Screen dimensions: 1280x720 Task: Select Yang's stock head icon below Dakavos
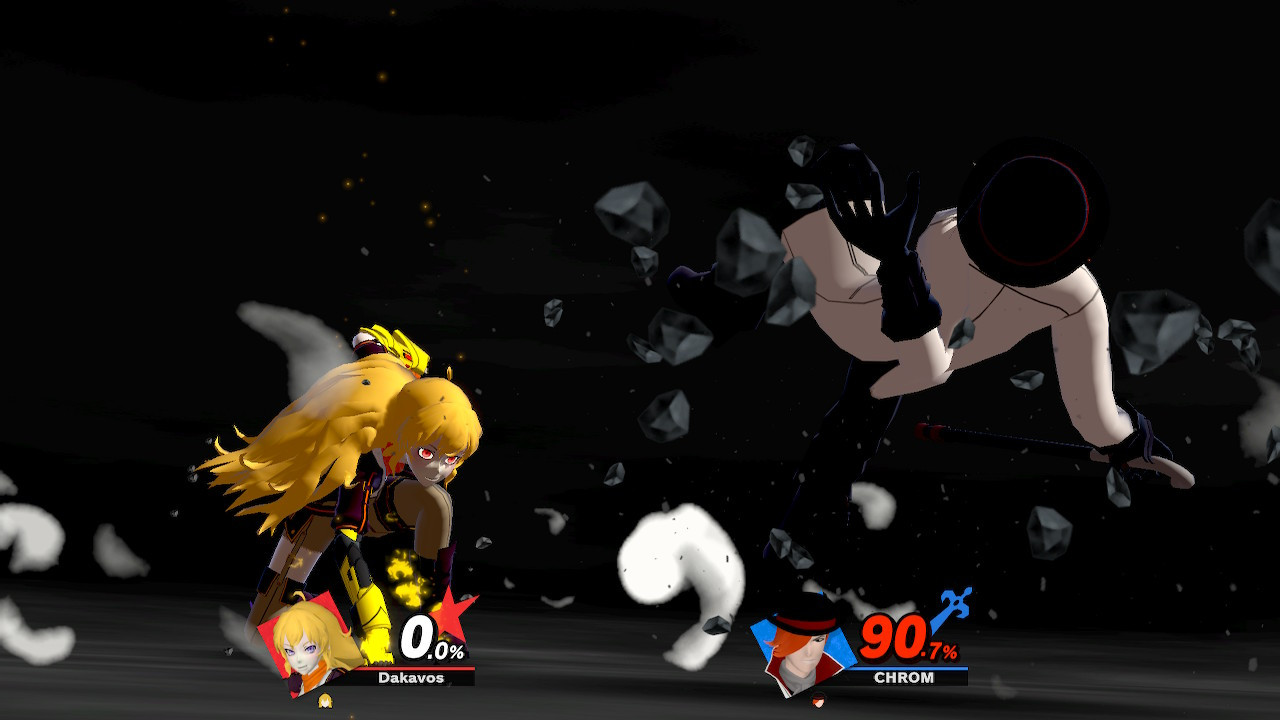326,700
